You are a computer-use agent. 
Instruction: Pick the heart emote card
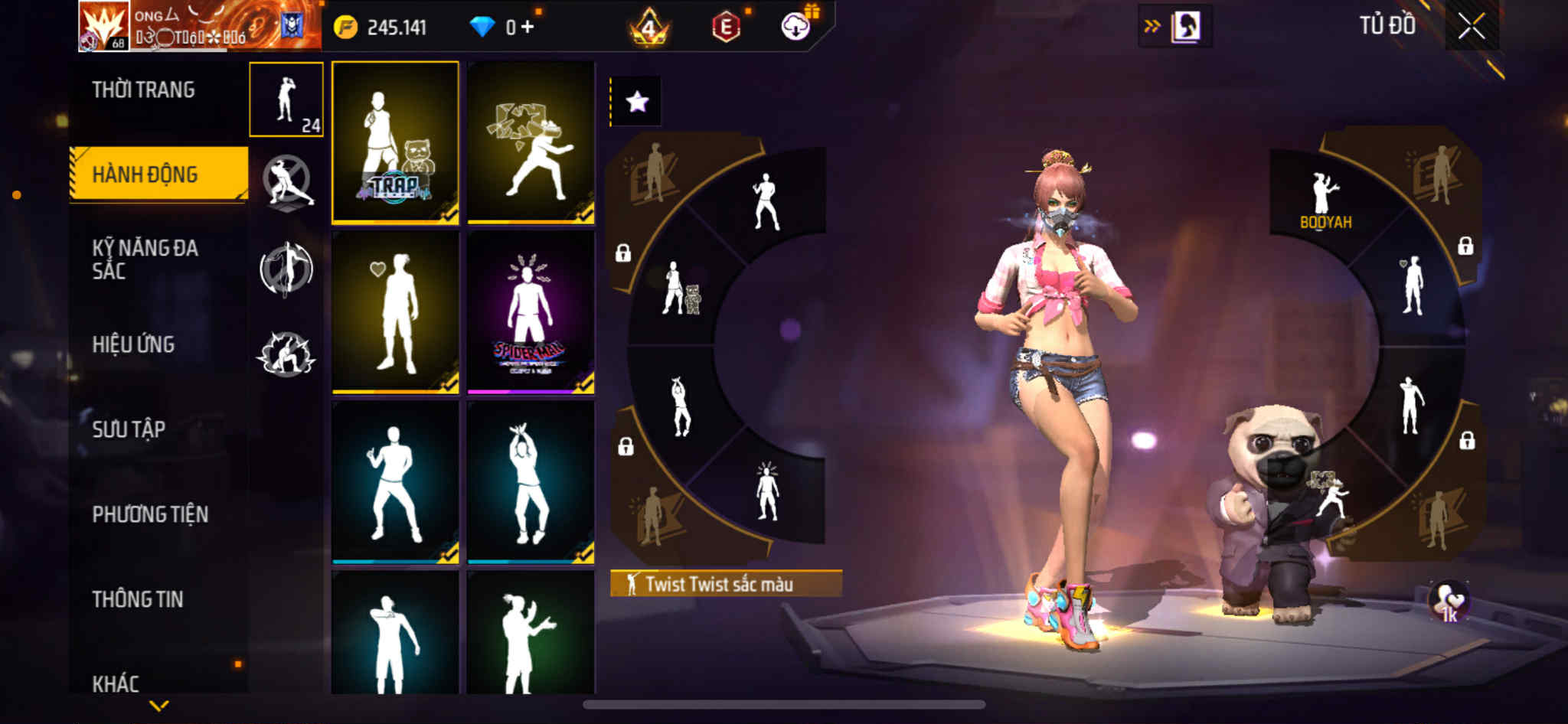coord(395,312)
